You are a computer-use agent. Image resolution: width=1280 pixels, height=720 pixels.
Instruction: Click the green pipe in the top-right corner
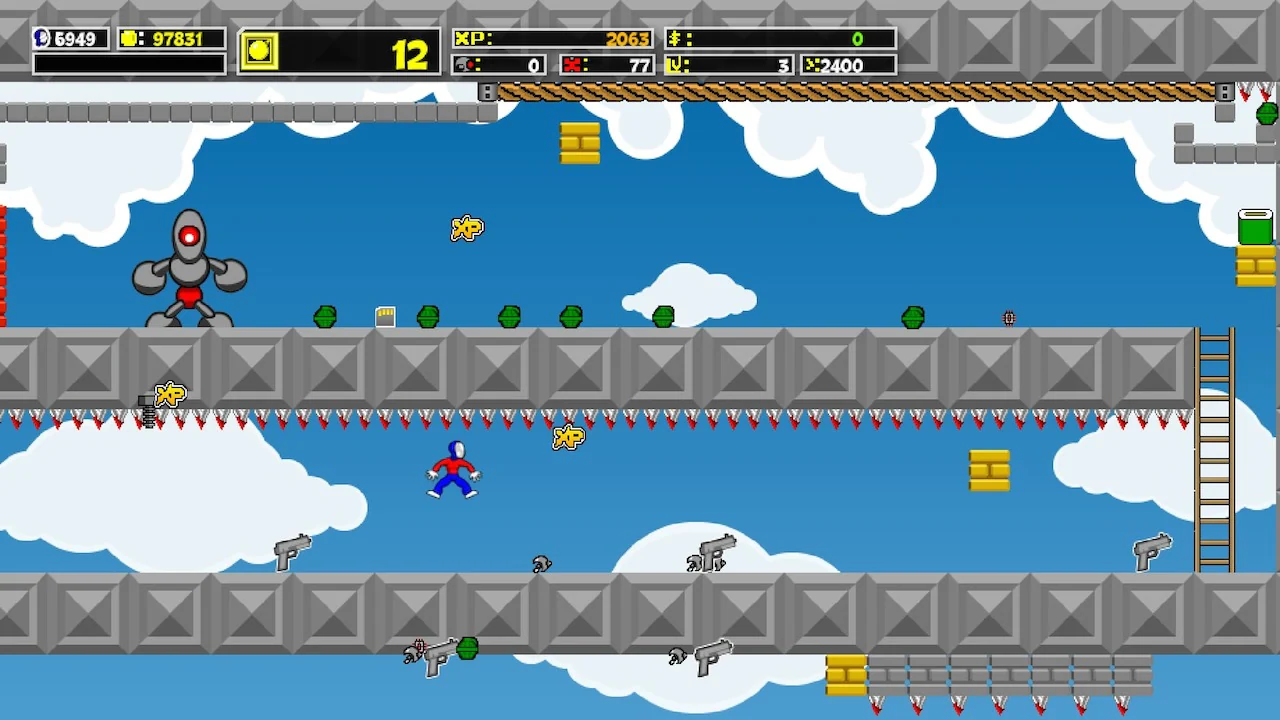(1256, 225)
